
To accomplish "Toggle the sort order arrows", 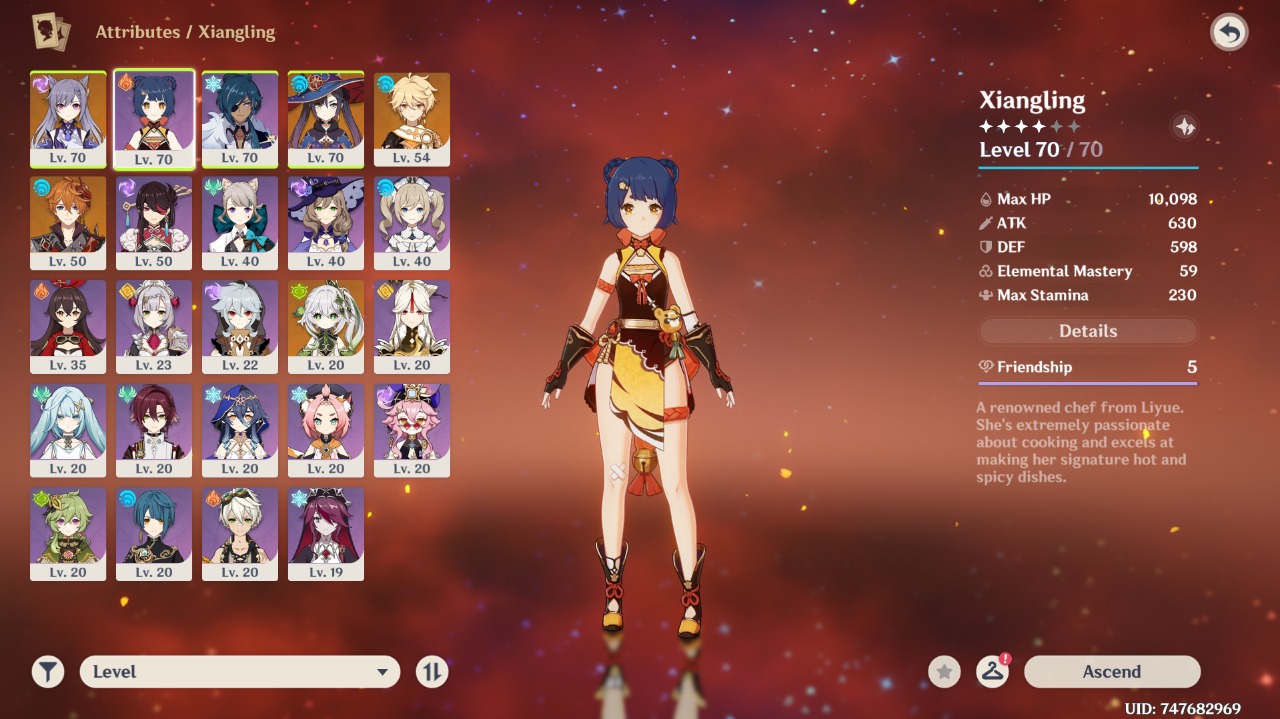I will coord(432,672).
